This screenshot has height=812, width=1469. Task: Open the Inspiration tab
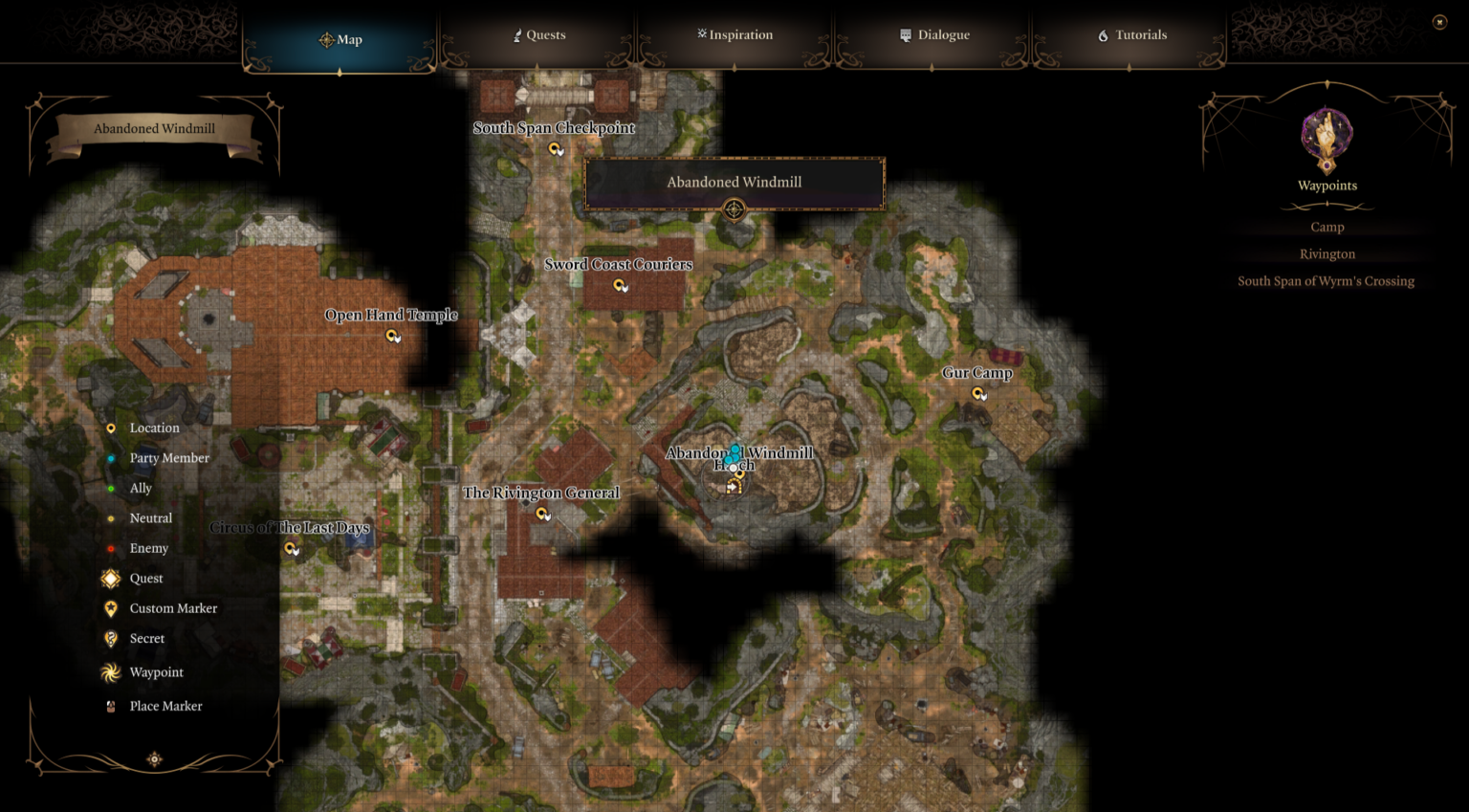tap(734, 34)
